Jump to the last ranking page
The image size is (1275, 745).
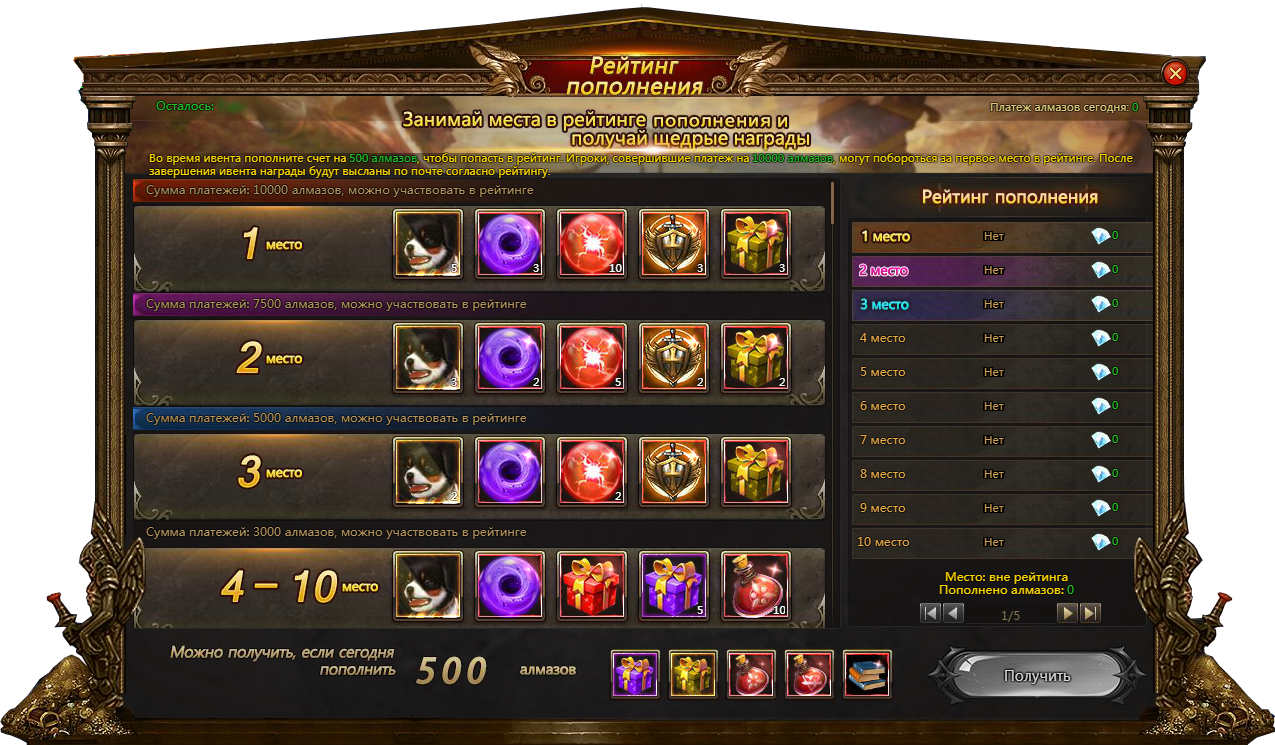click(x=1090, y=613)
